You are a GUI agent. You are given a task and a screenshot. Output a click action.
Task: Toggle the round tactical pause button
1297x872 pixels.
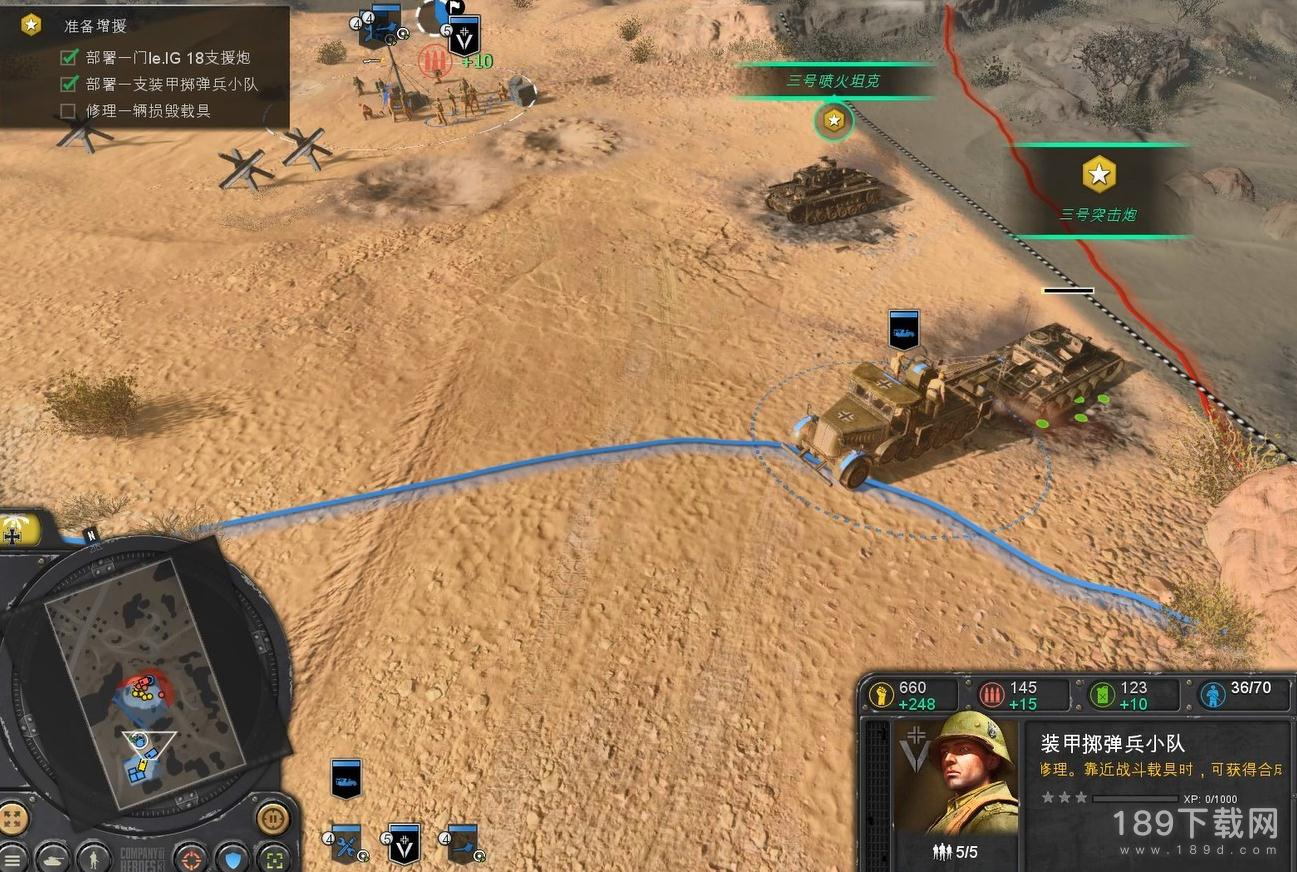click(272, 819)
